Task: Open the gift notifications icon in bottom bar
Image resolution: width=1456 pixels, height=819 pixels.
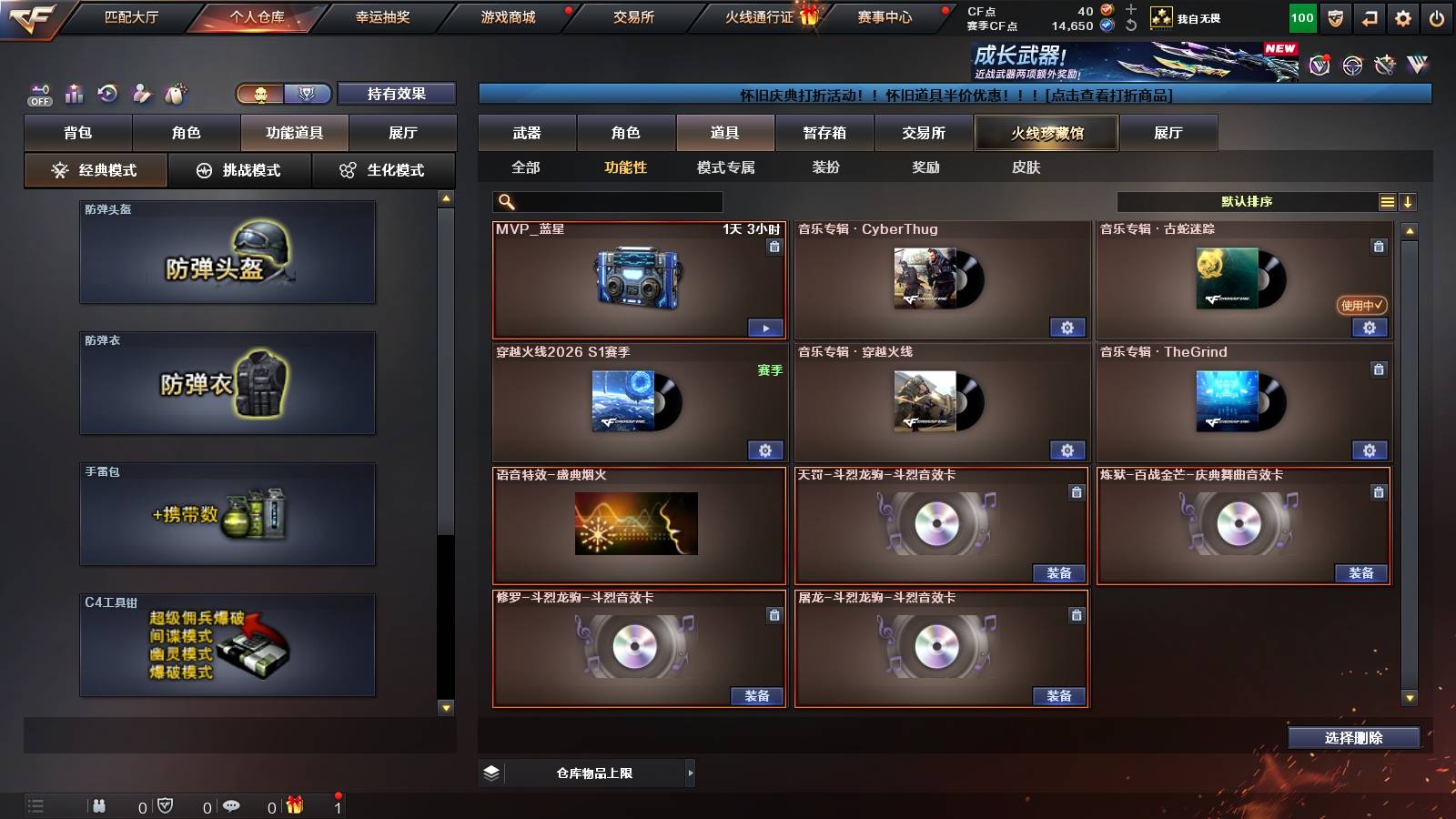Action: coord(292,806)
